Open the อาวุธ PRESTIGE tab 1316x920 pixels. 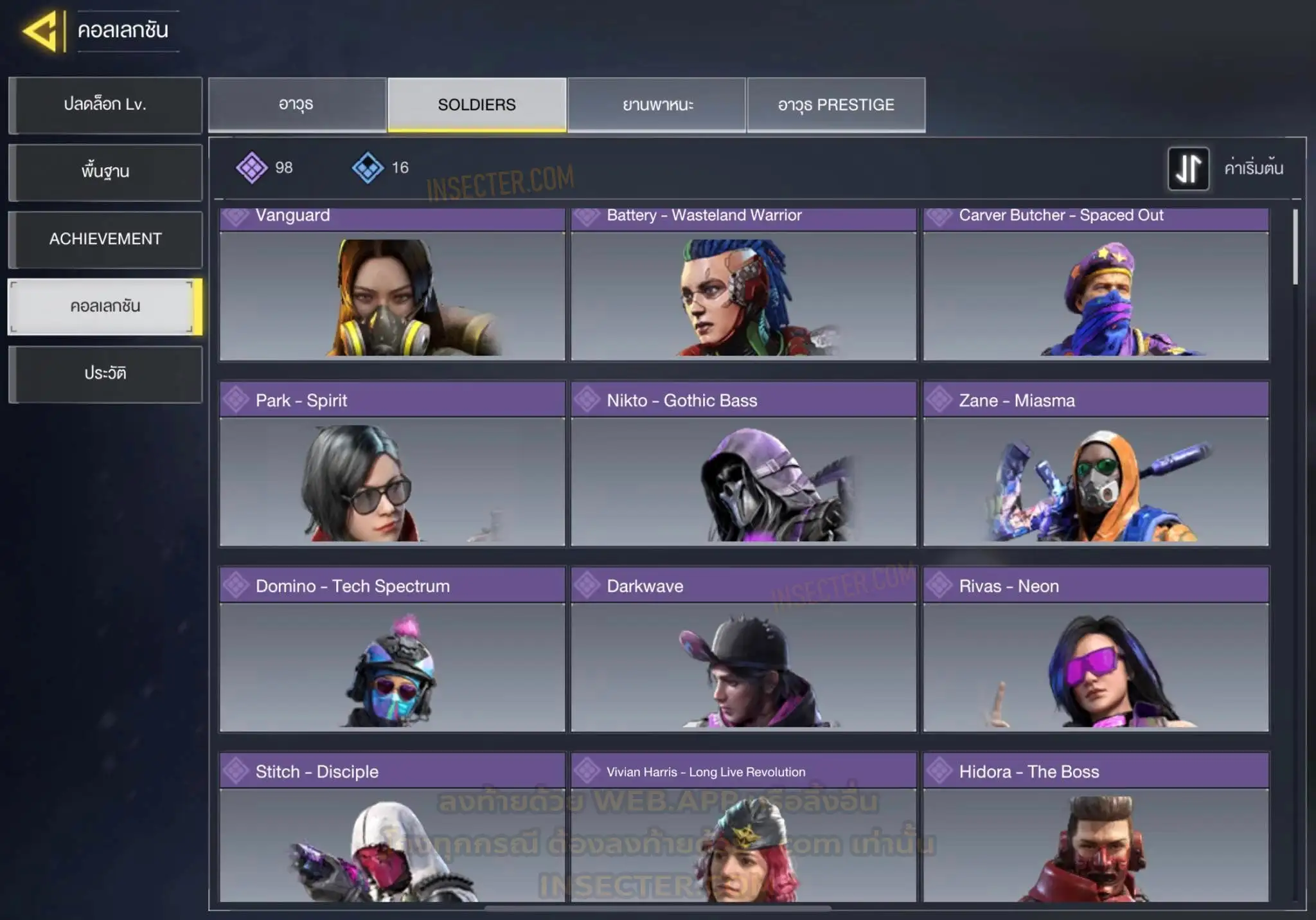click(x=836, y=105)
